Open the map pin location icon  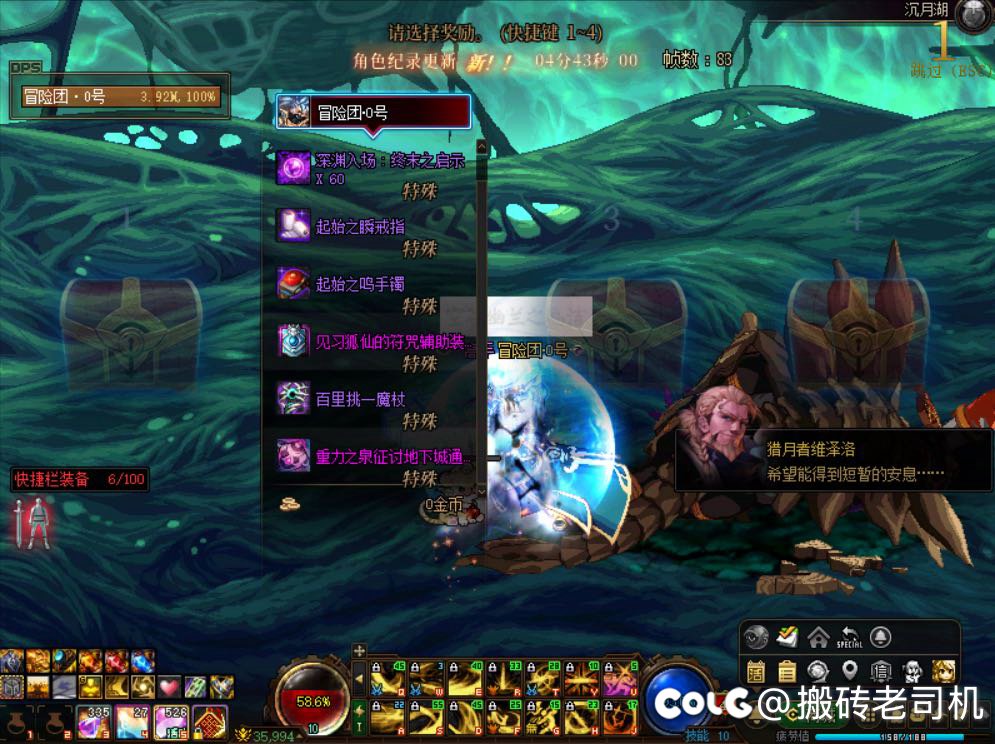850,670
